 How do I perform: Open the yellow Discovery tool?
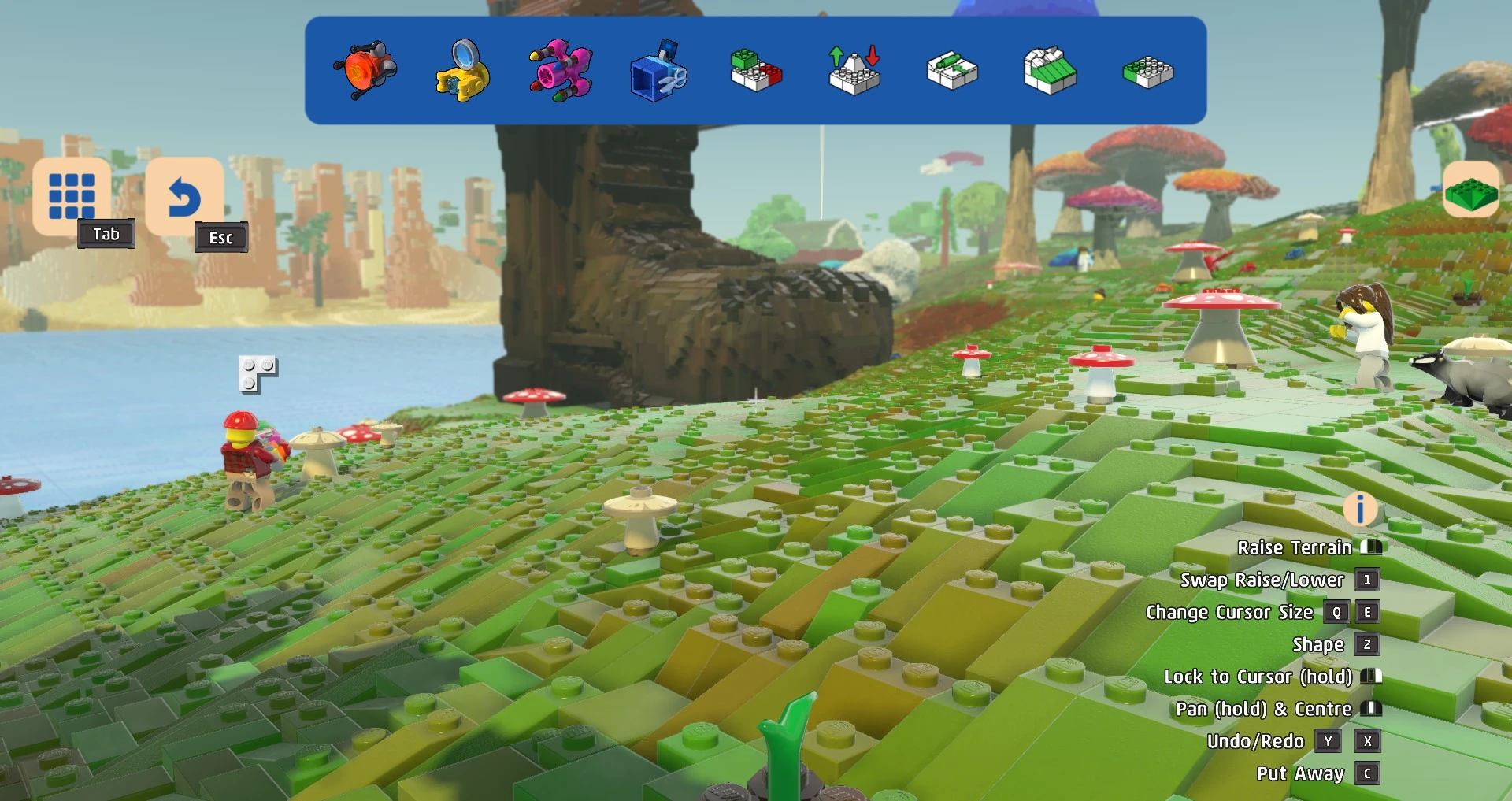[x=461, y=71]
